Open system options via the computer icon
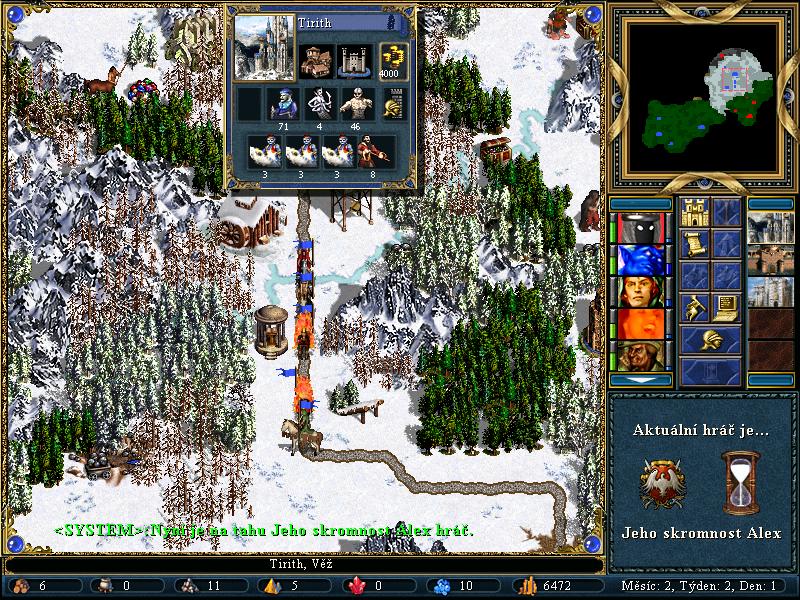The width and height of the screenshot is (800, 600). click(x=727, y=307)
